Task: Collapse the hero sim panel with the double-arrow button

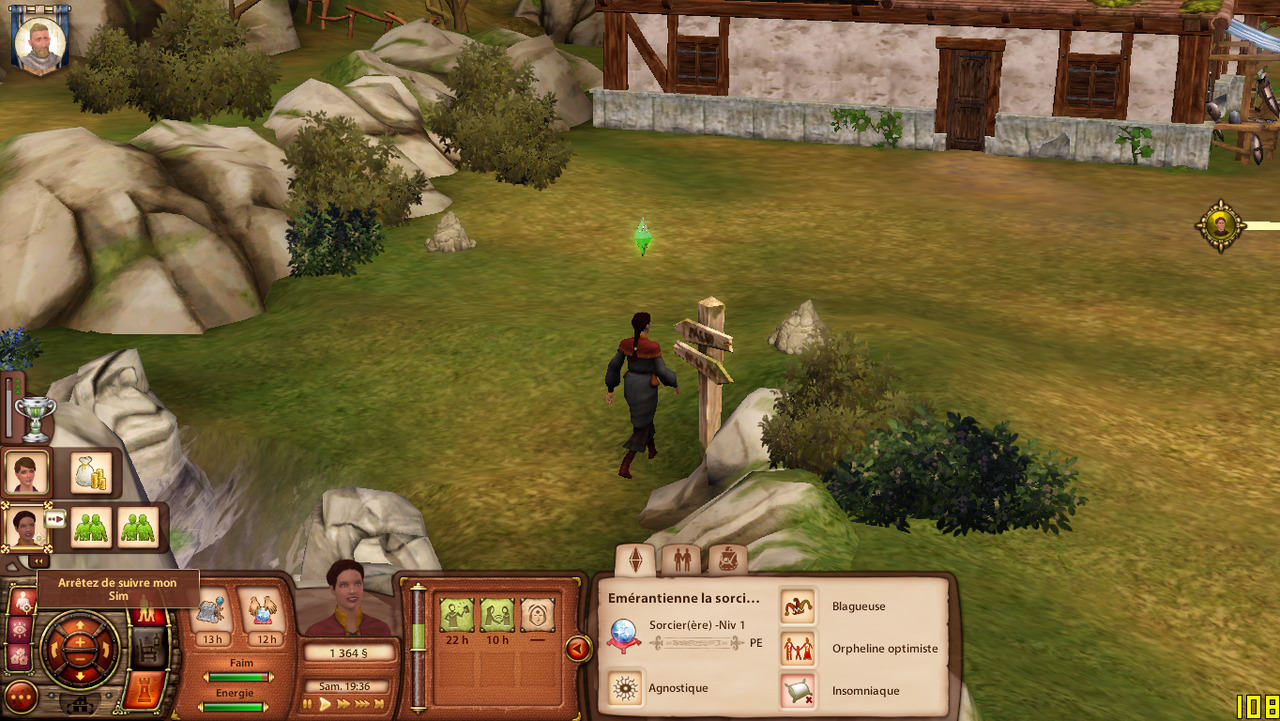Action: (x=38, y=561)
